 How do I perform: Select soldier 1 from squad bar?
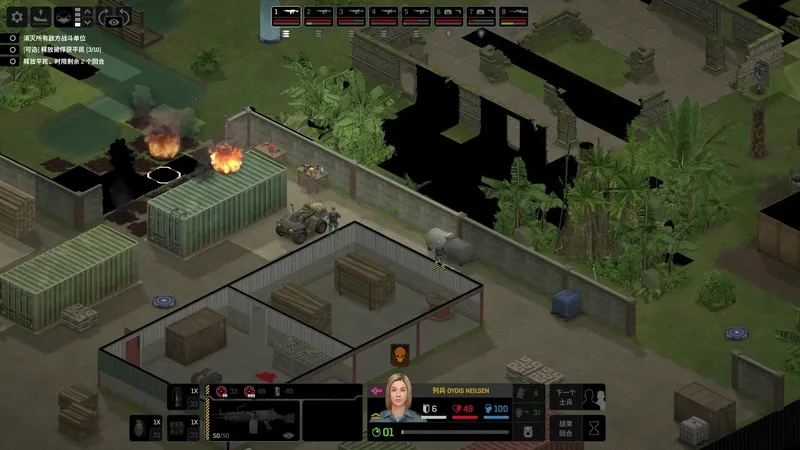point(286,15)
